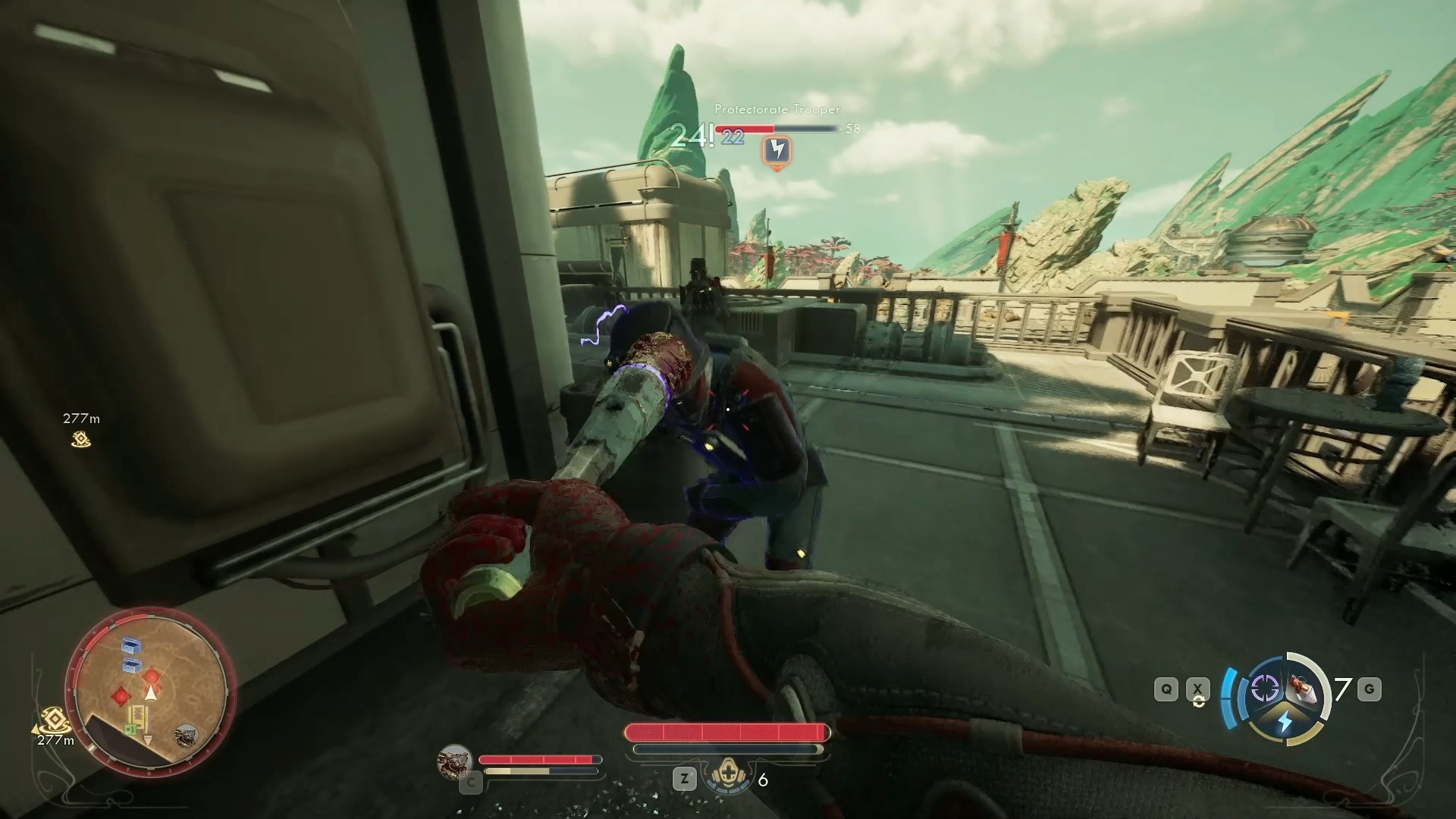Select the shock status icon above the trooper

coord(777,149)
